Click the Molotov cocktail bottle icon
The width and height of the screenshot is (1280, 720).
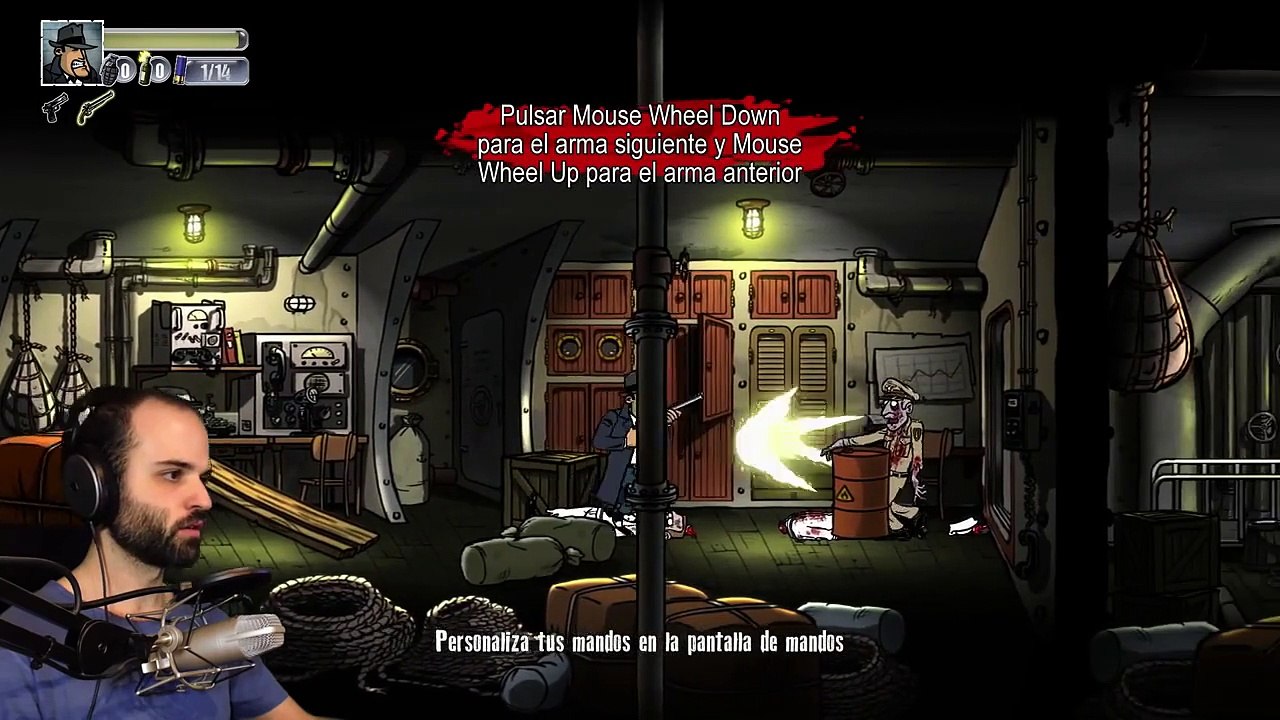(144, 68)
